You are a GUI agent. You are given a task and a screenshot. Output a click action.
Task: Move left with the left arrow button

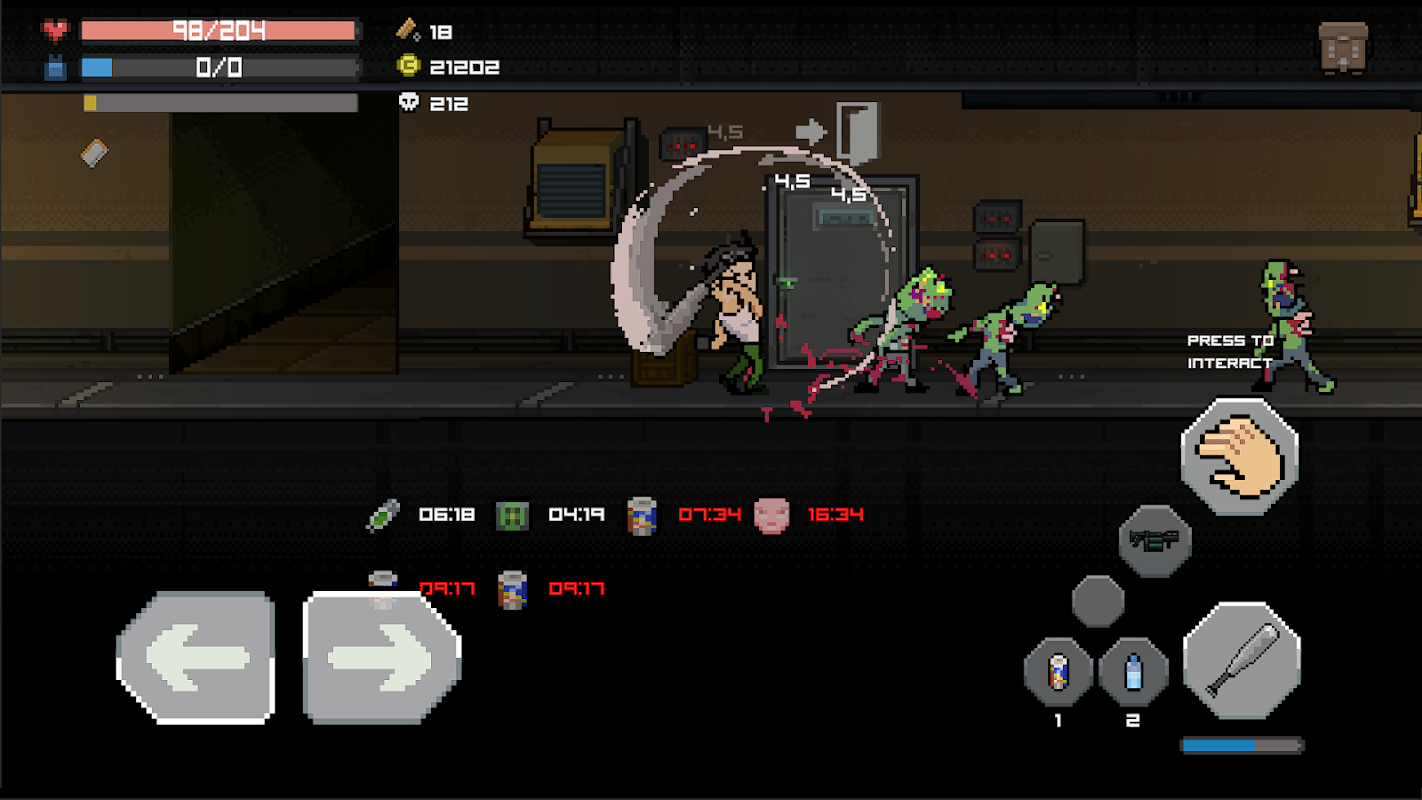(x=196, y=657)
